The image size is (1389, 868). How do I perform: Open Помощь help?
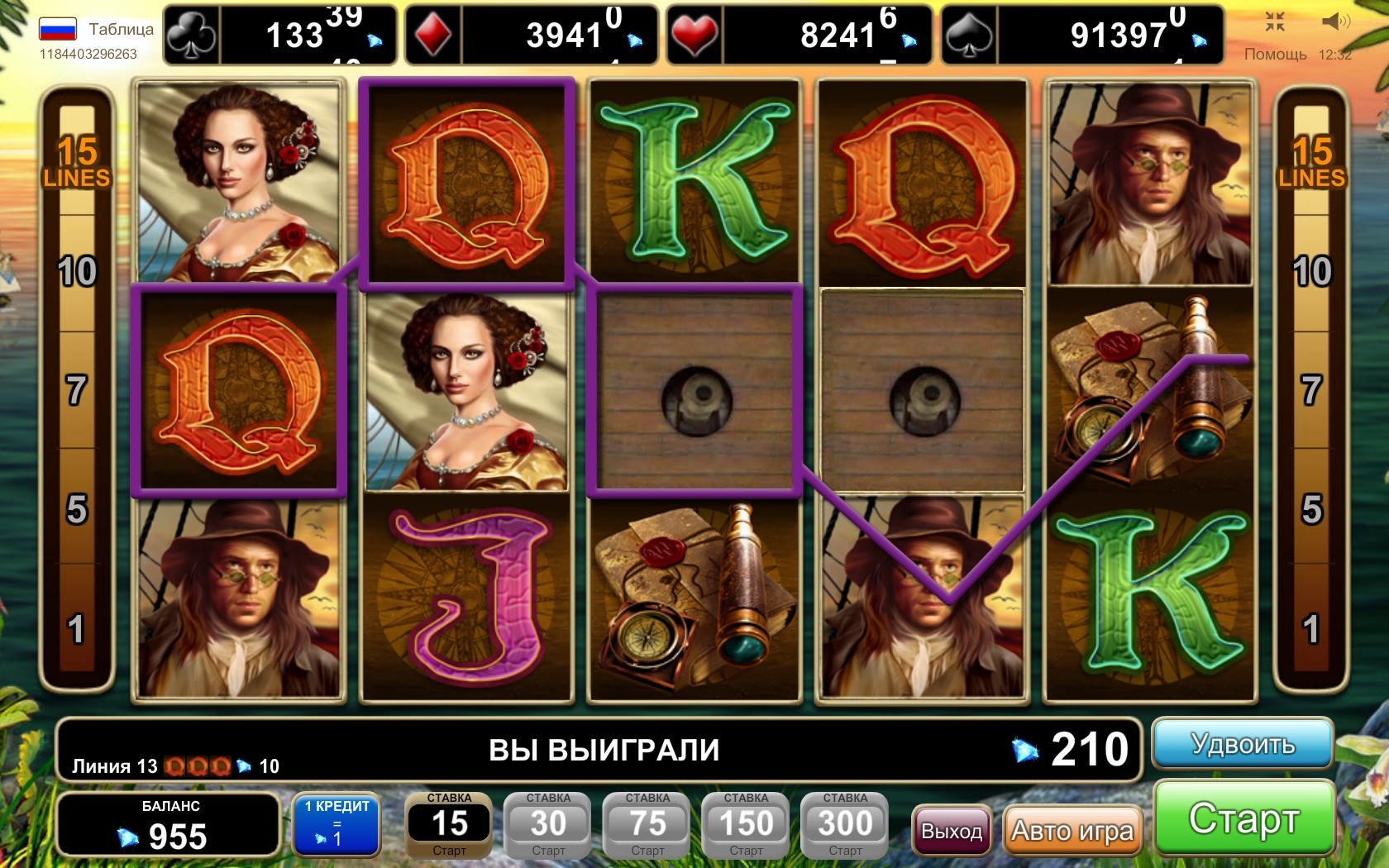[x=1275, y=54]
